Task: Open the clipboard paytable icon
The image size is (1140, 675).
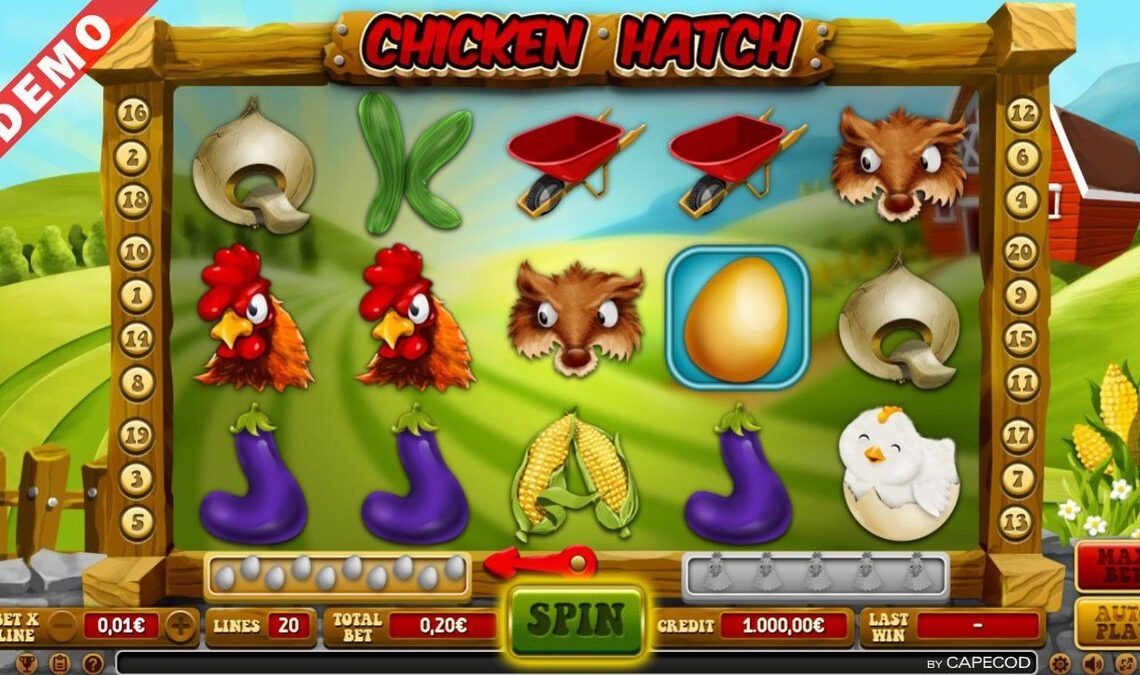Action: tap(59, 663)
